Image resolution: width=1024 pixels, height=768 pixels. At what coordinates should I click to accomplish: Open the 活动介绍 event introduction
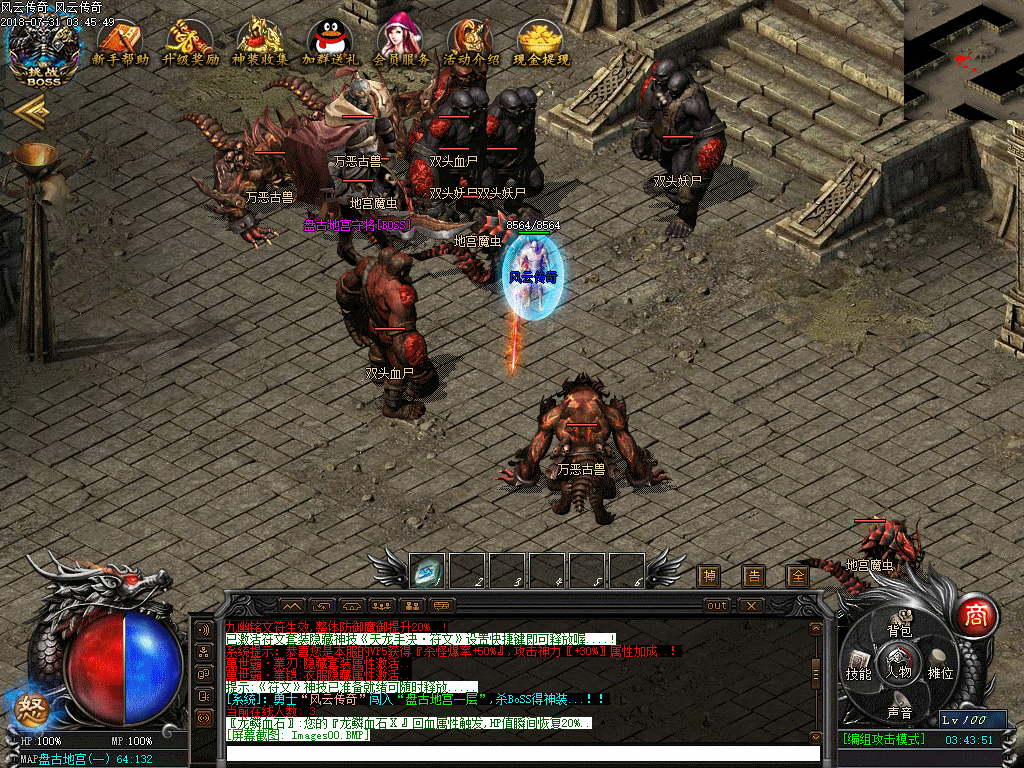tap(471, 43)
